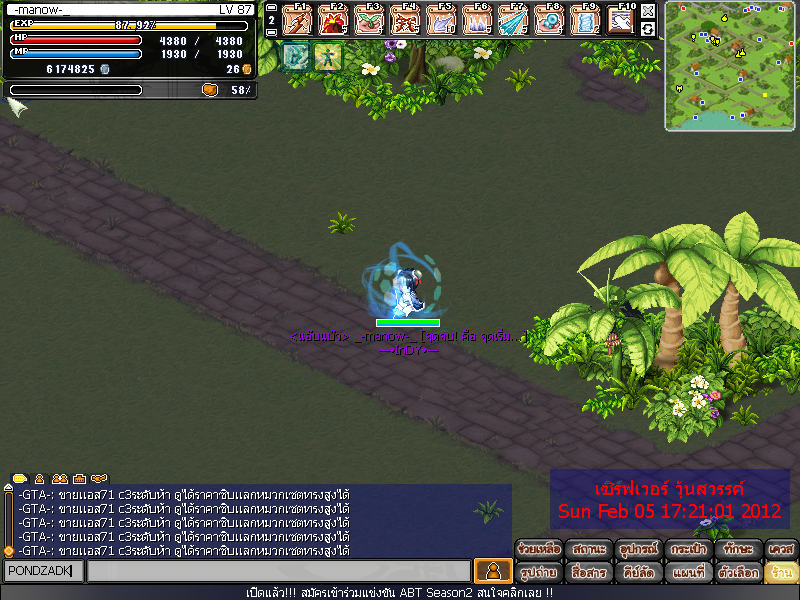800x600 pixels.
Task: Open the ทักษะ (skills) window
Action: (x=738, y=549)
